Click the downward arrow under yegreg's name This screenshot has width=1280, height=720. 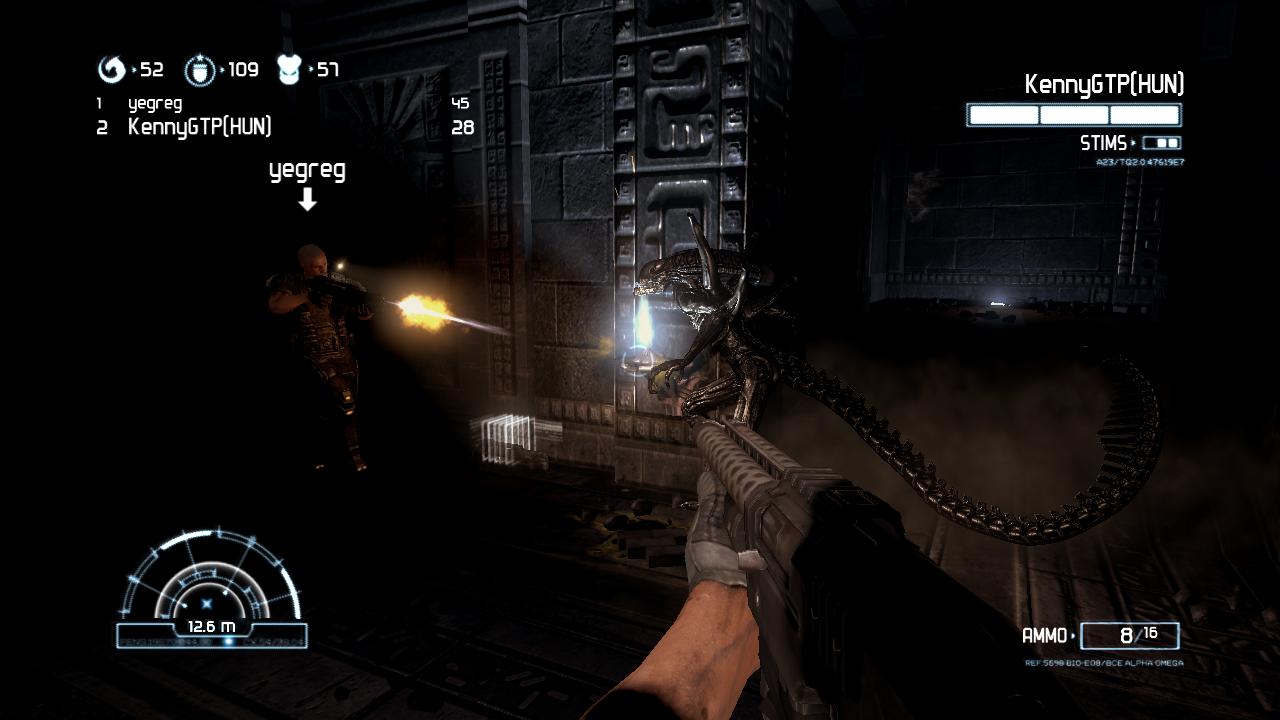[306, 200]
